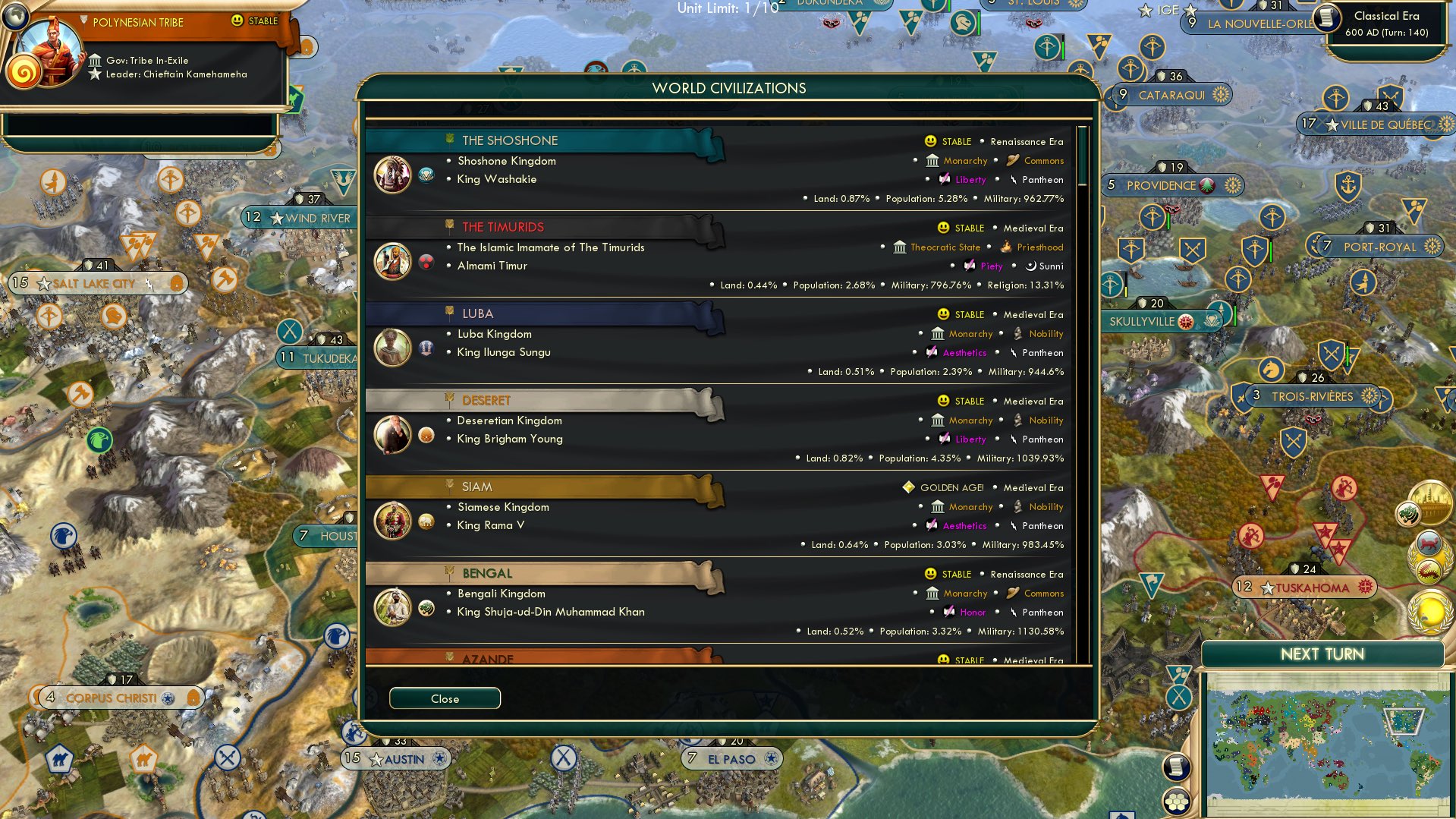Viewport: 1456px width, 819px height.
Task: Click the Bengali leader portrait of Muhammad Khan
Action: (x=392, y=606)
